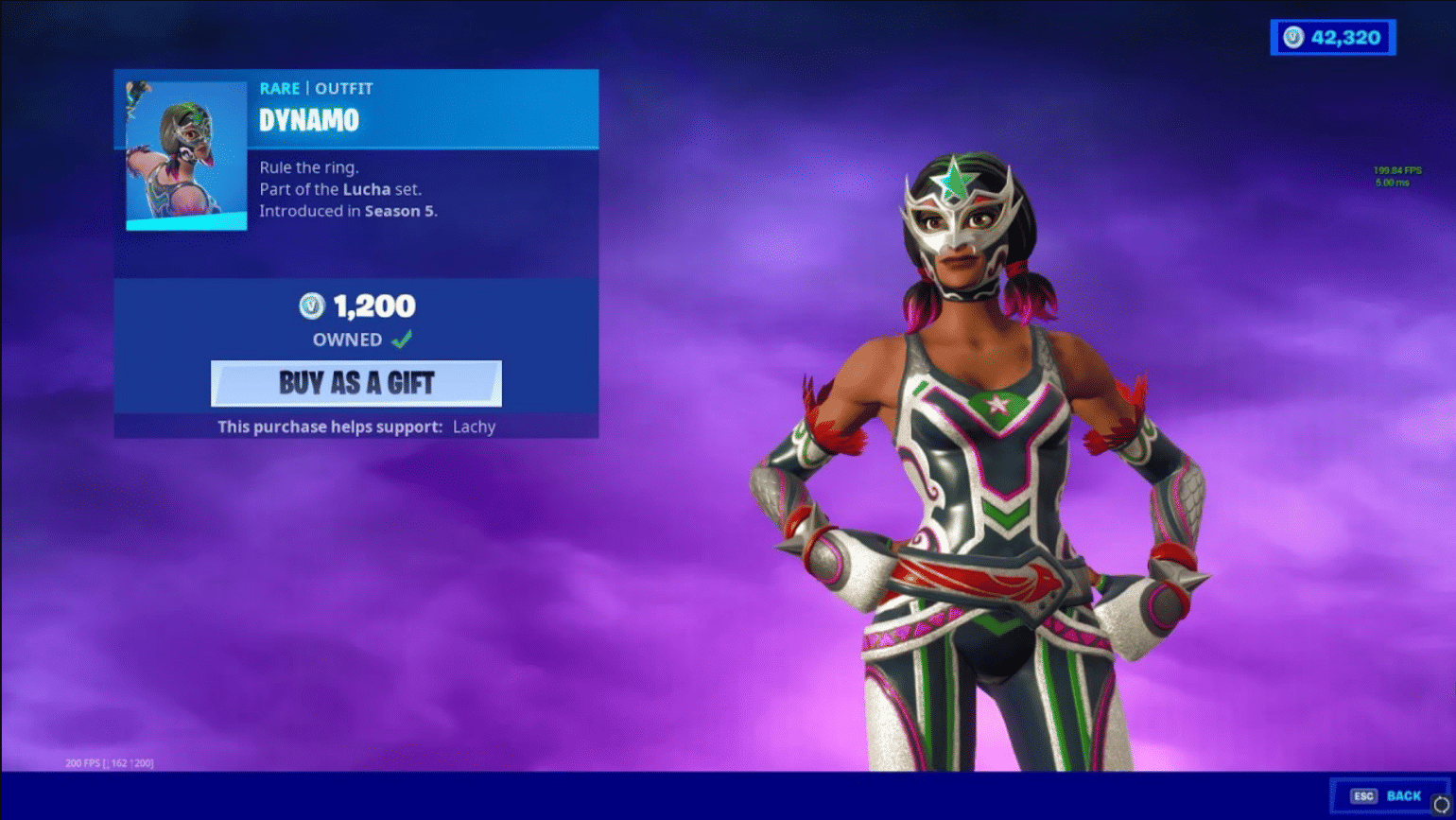Expand the Lucha set details

point(366,189)
